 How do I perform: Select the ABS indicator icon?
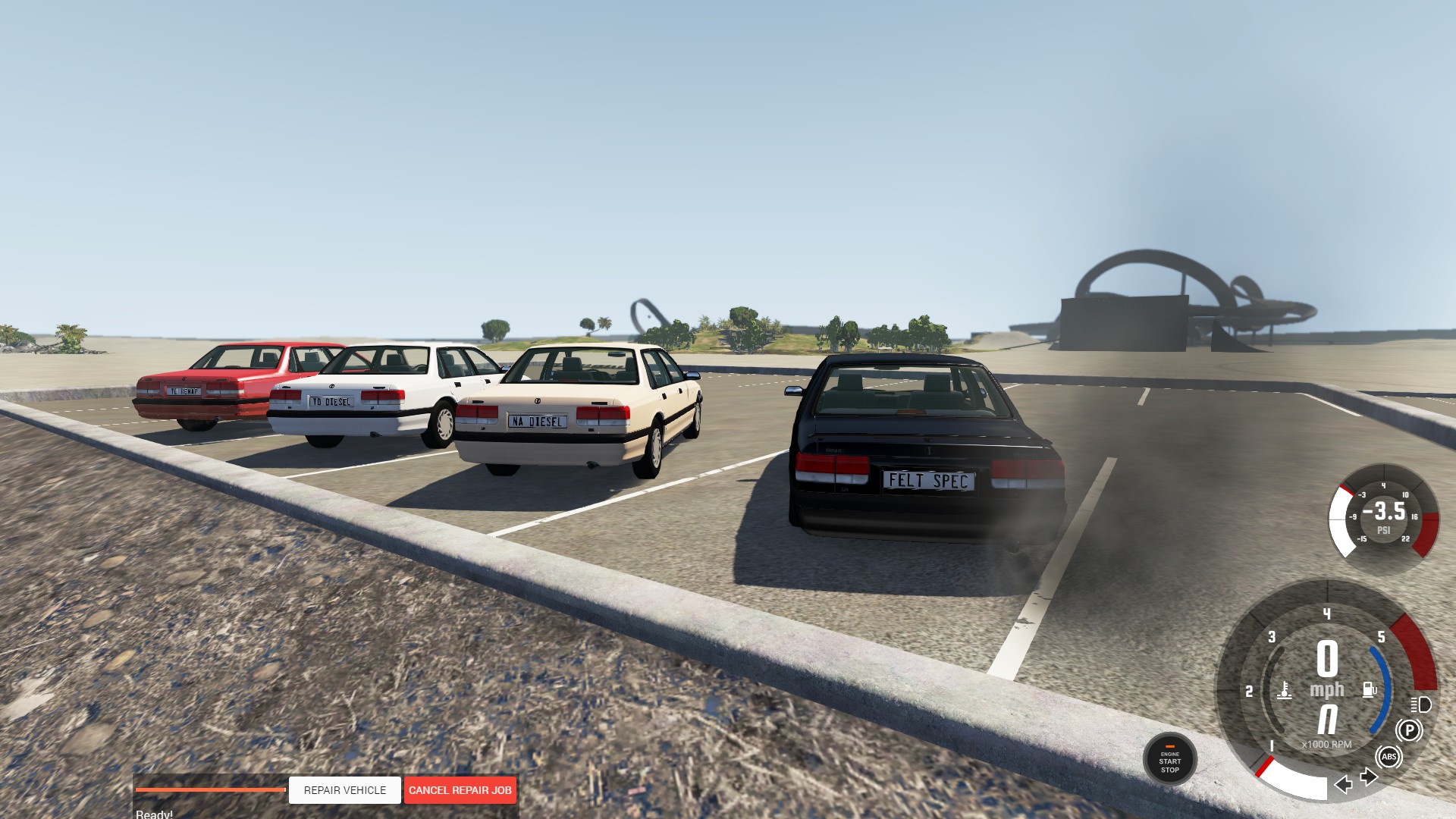[1390, 757]
